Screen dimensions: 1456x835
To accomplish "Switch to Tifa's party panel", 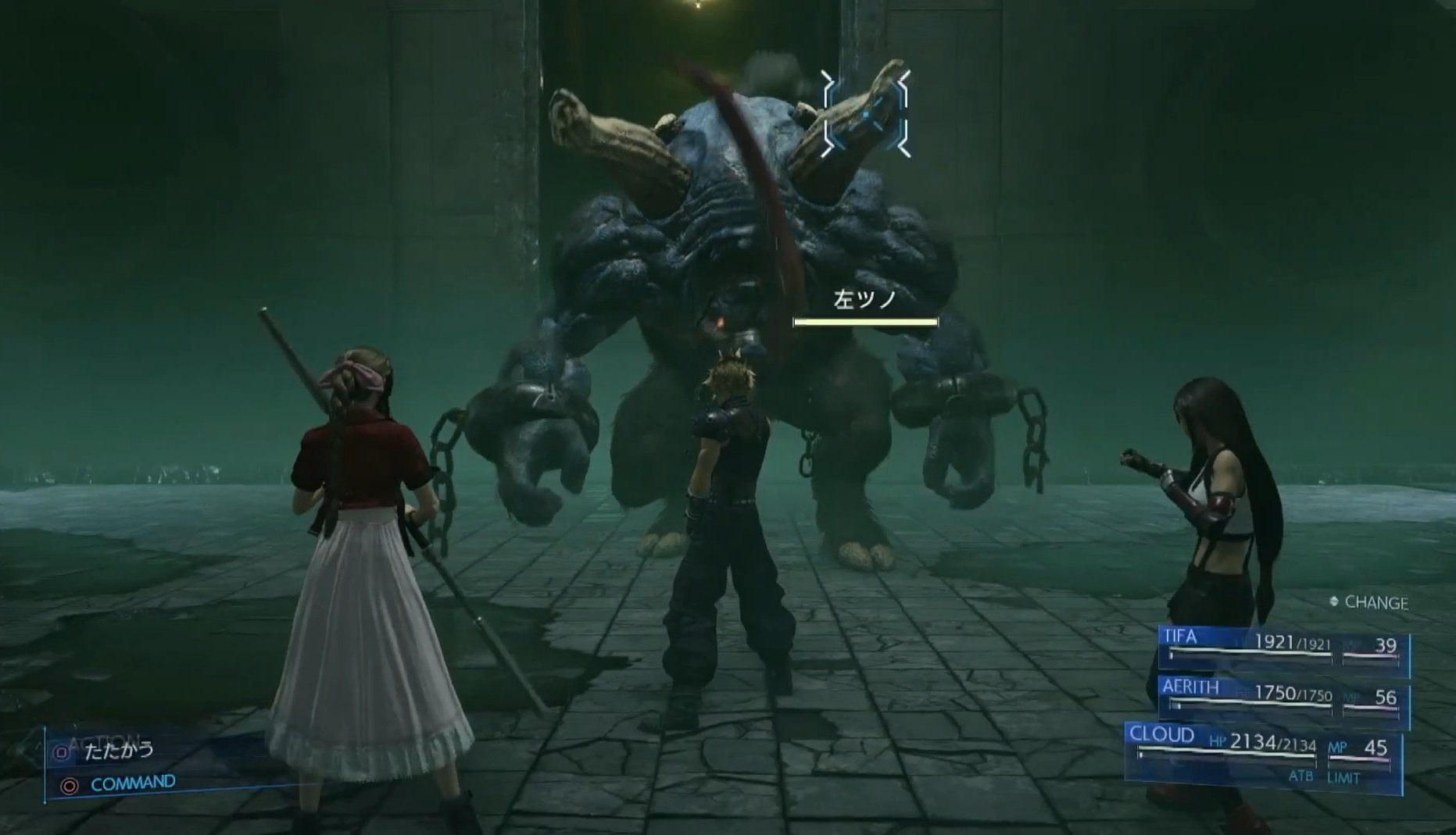I will (x=1283, y=648).
